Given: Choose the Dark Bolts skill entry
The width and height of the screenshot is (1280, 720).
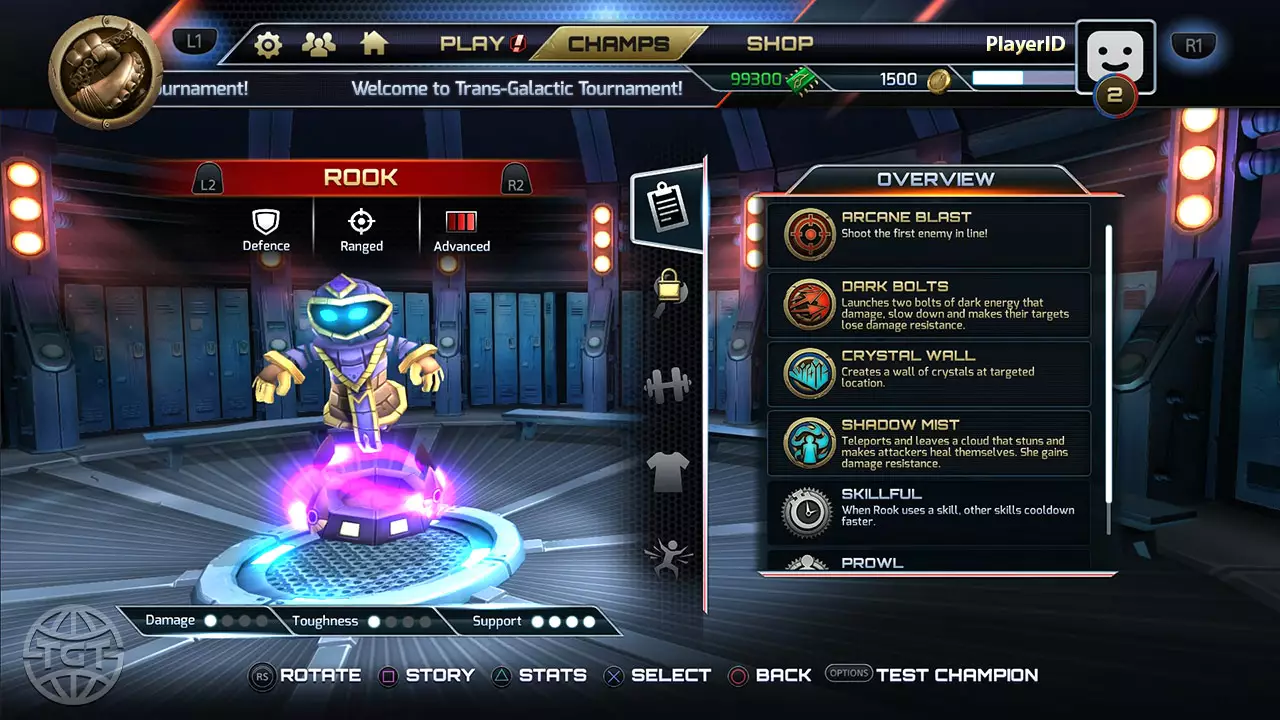Looking at the screenshot, I should 928,304.
